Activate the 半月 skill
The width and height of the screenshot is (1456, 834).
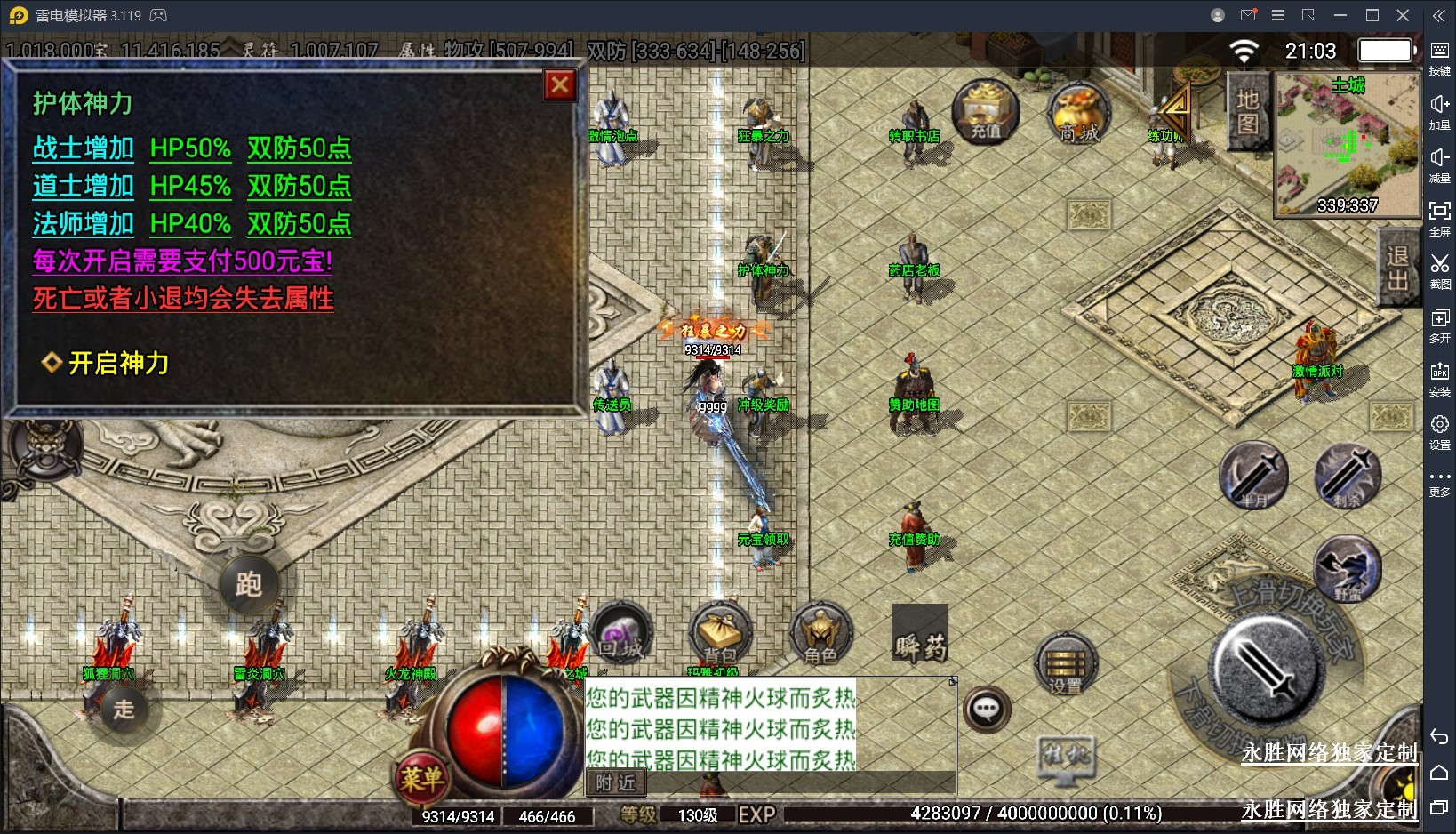coord(1253,475)
